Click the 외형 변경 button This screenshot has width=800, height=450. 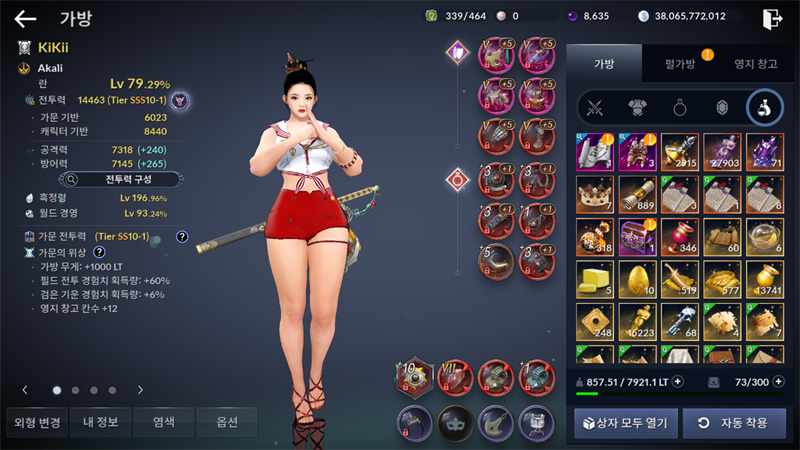37,422
